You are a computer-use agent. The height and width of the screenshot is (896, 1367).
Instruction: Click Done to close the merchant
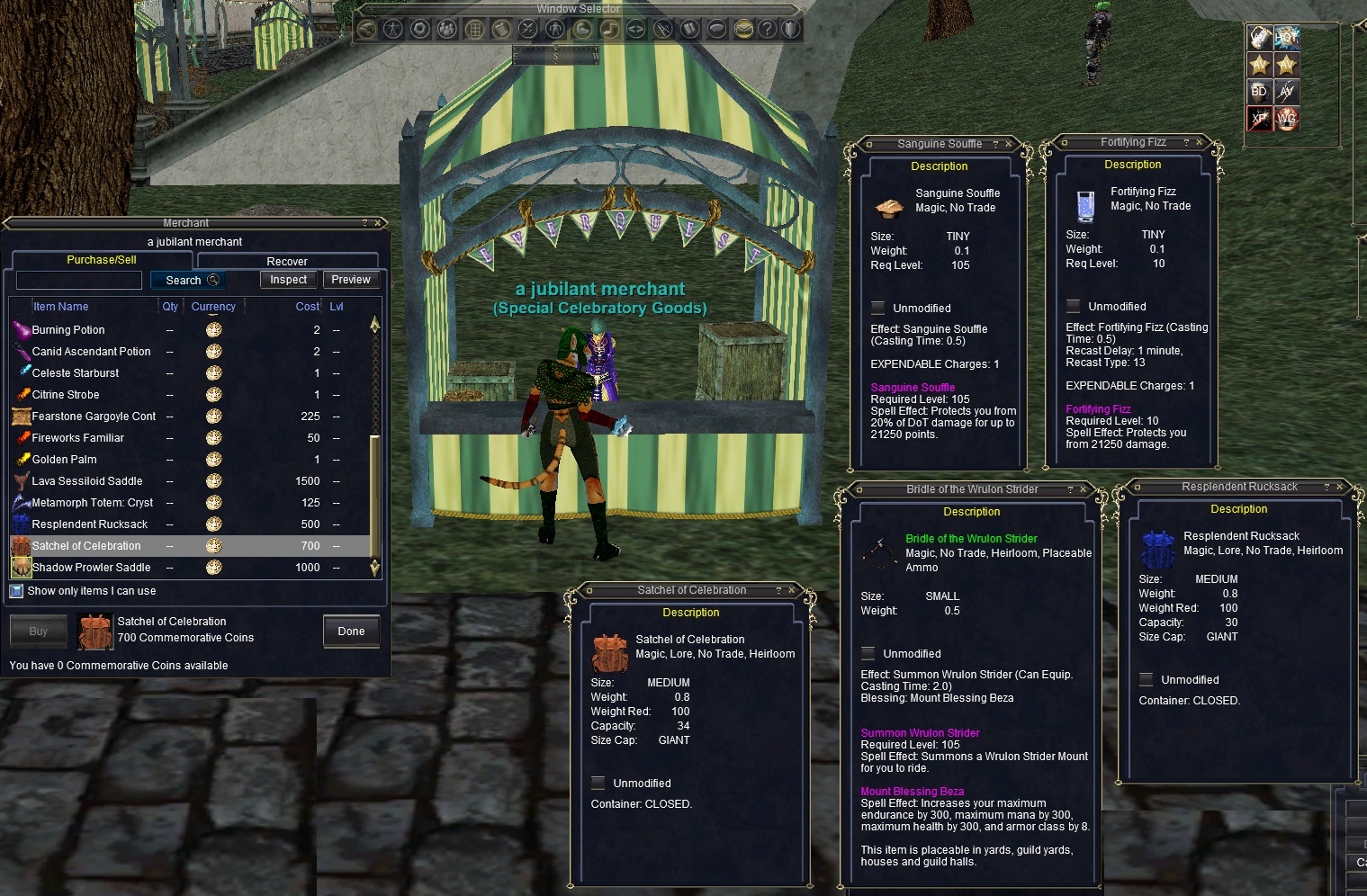click(350, 631)
